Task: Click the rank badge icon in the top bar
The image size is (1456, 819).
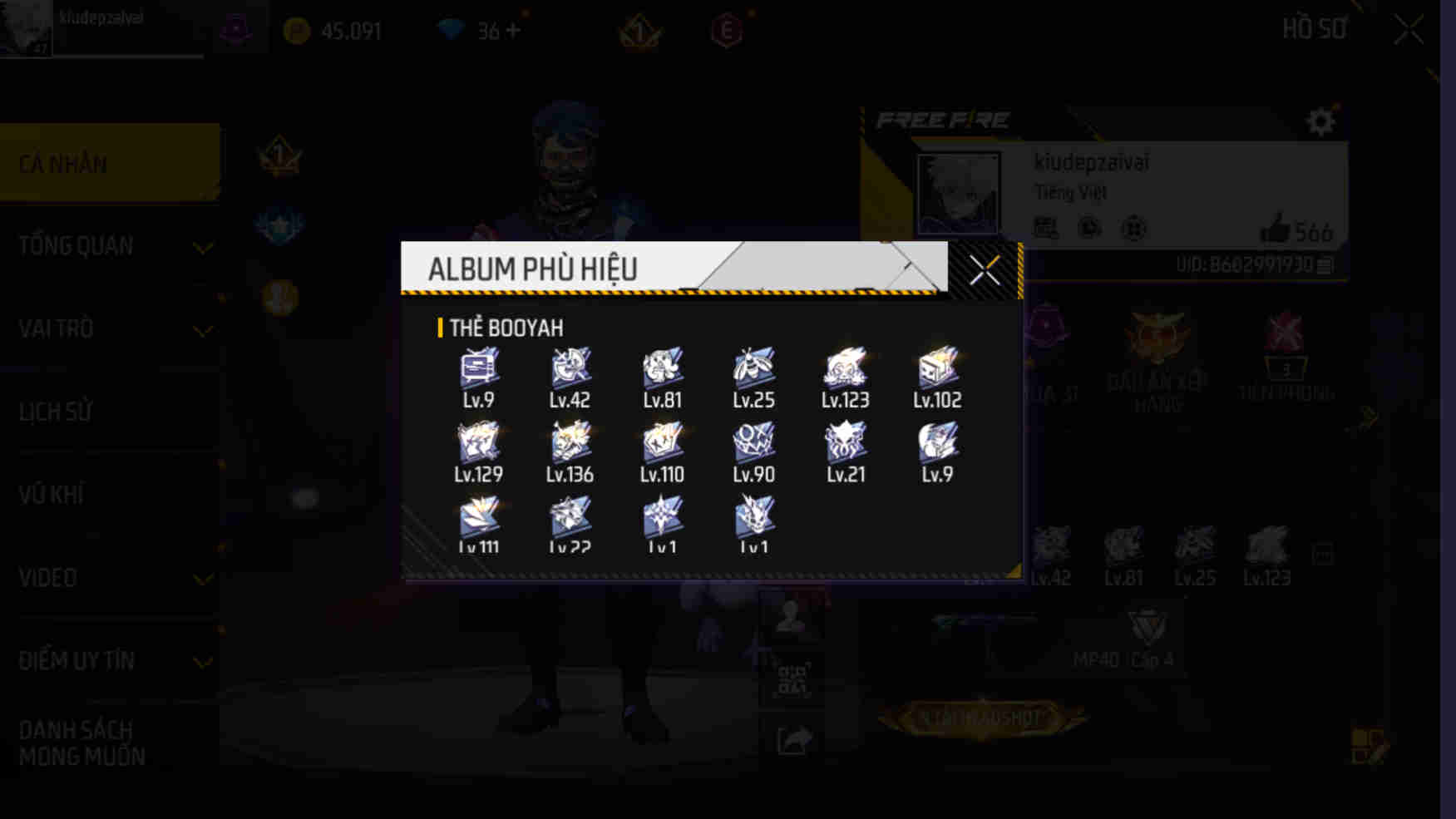Action: pyautogui.click(x=640, y=33)
